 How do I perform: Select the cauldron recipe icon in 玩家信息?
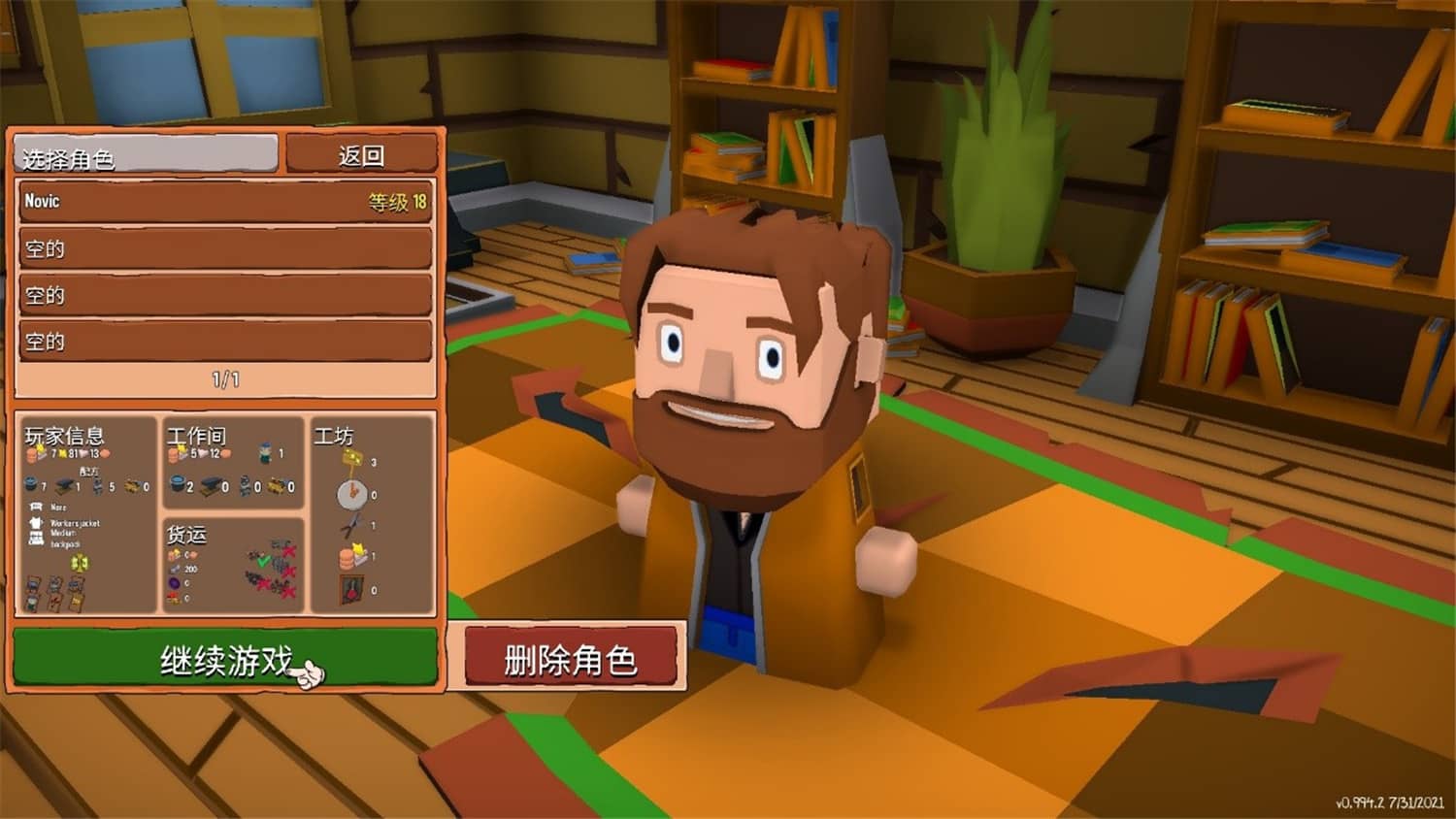tap(30, 485)
